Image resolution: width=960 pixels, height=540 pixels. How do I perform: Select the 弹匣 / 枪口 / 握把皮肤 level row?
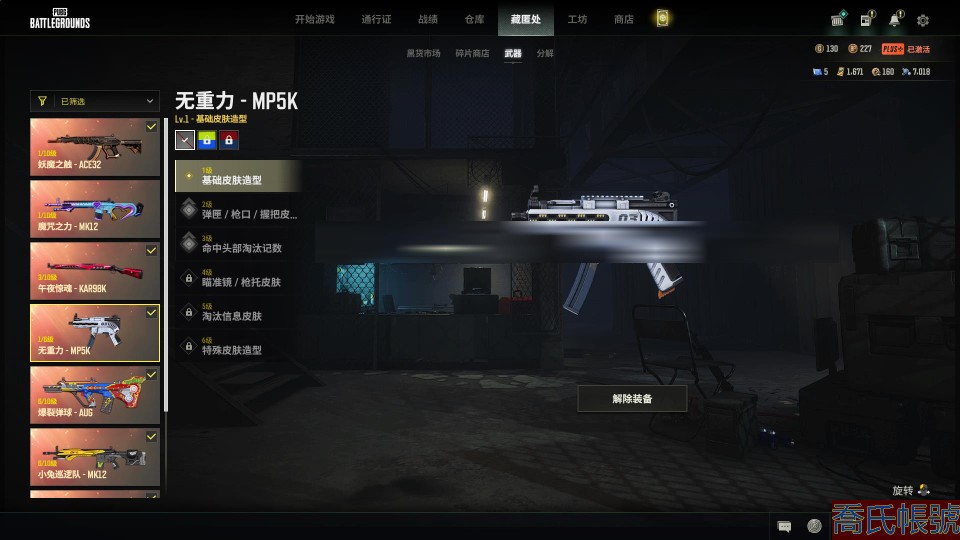point(238,210)
